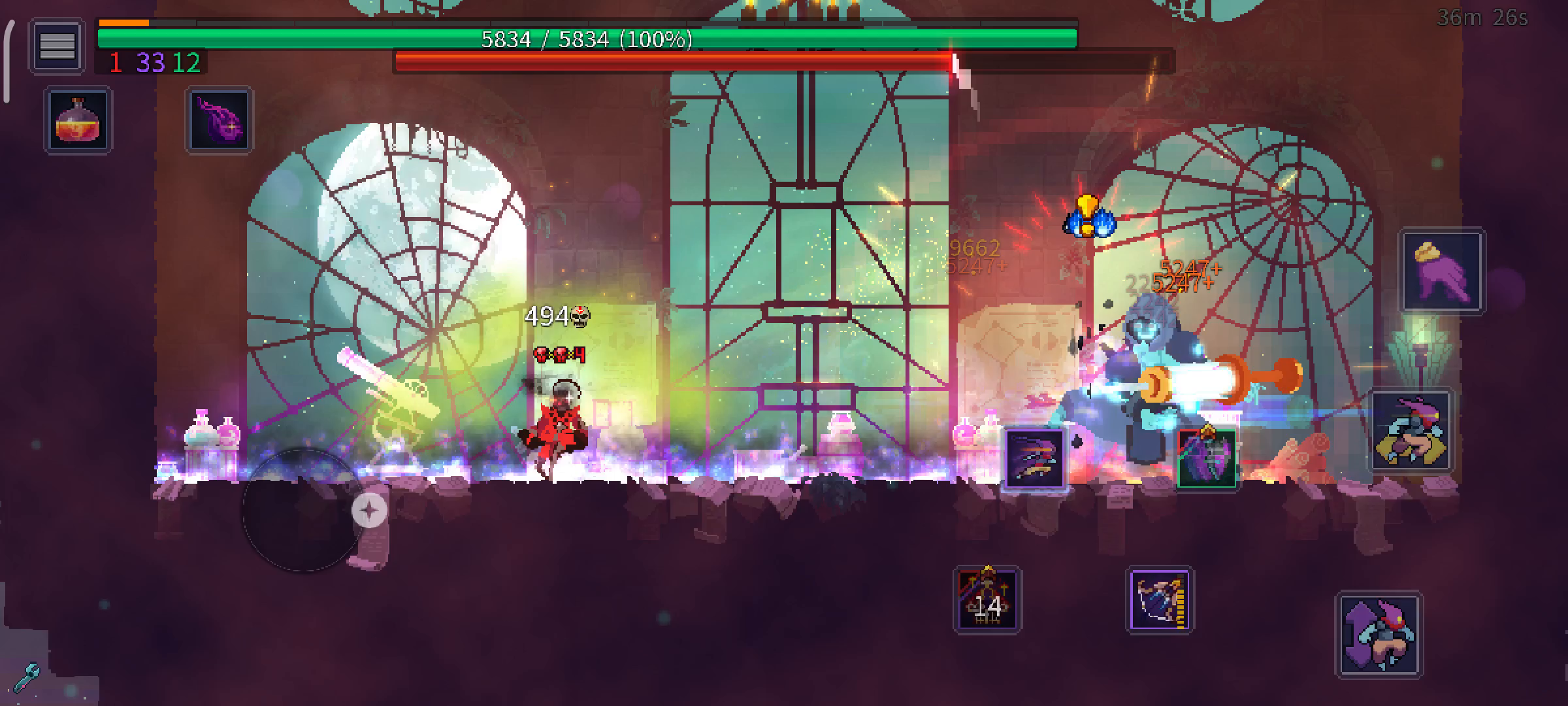Viewport: 1568px width, 706px height.
Task: Use the green-framed shield weapon slot
Action: (x=1206, y=458)
